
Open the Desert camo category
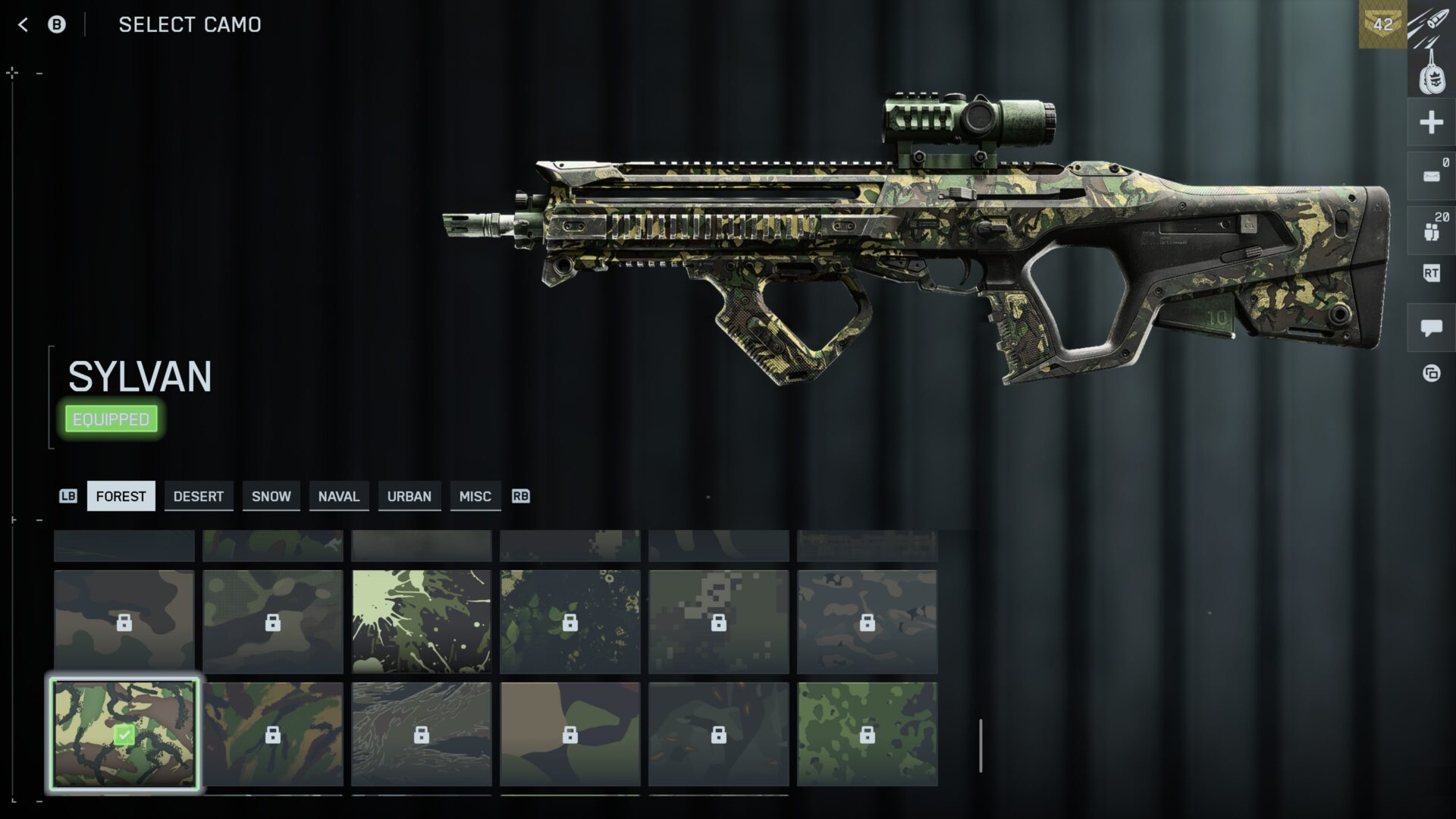198,496
